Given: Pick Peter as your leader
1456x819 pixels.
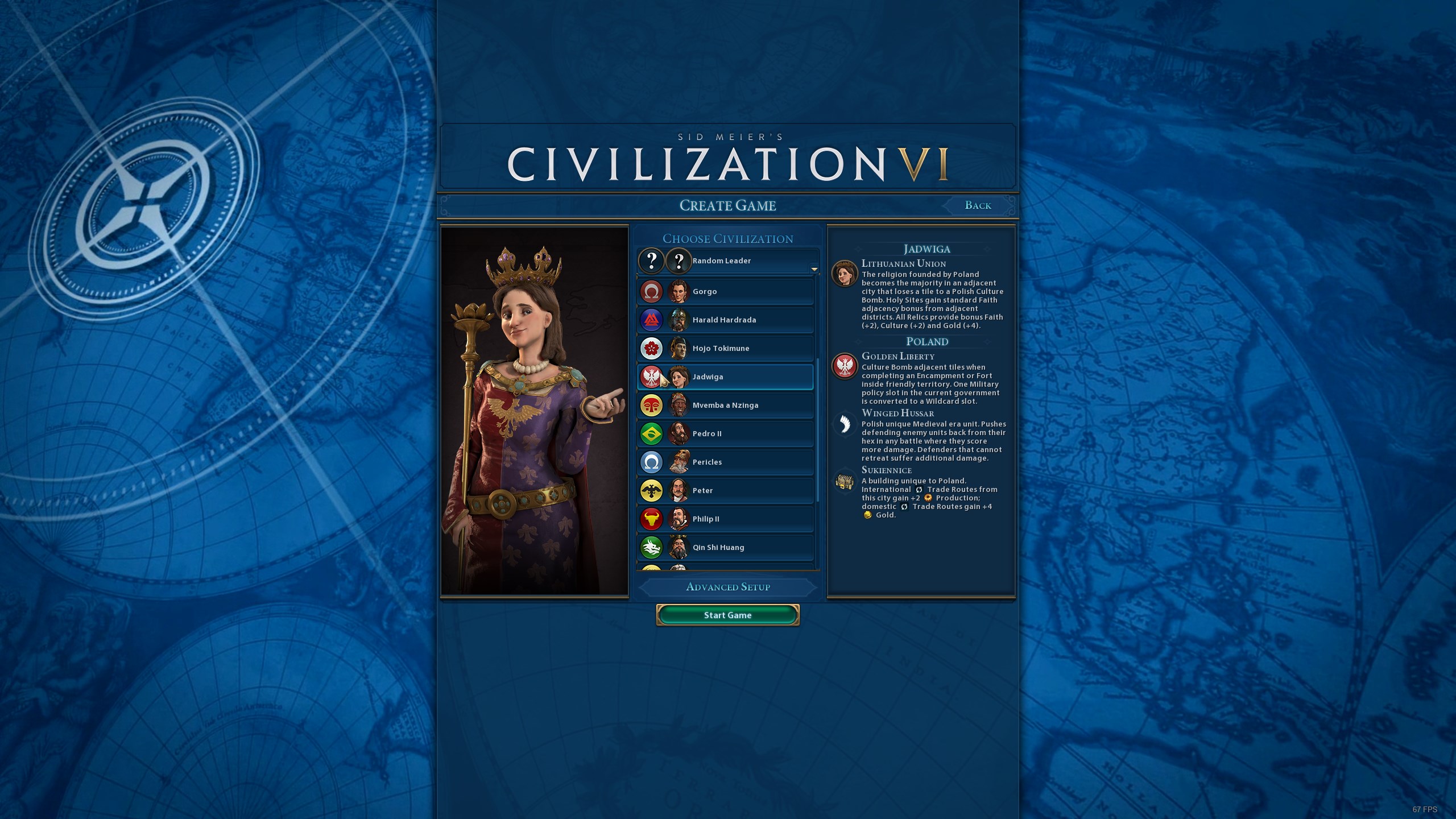Looking at the screenshot, I should click(725, 490).
